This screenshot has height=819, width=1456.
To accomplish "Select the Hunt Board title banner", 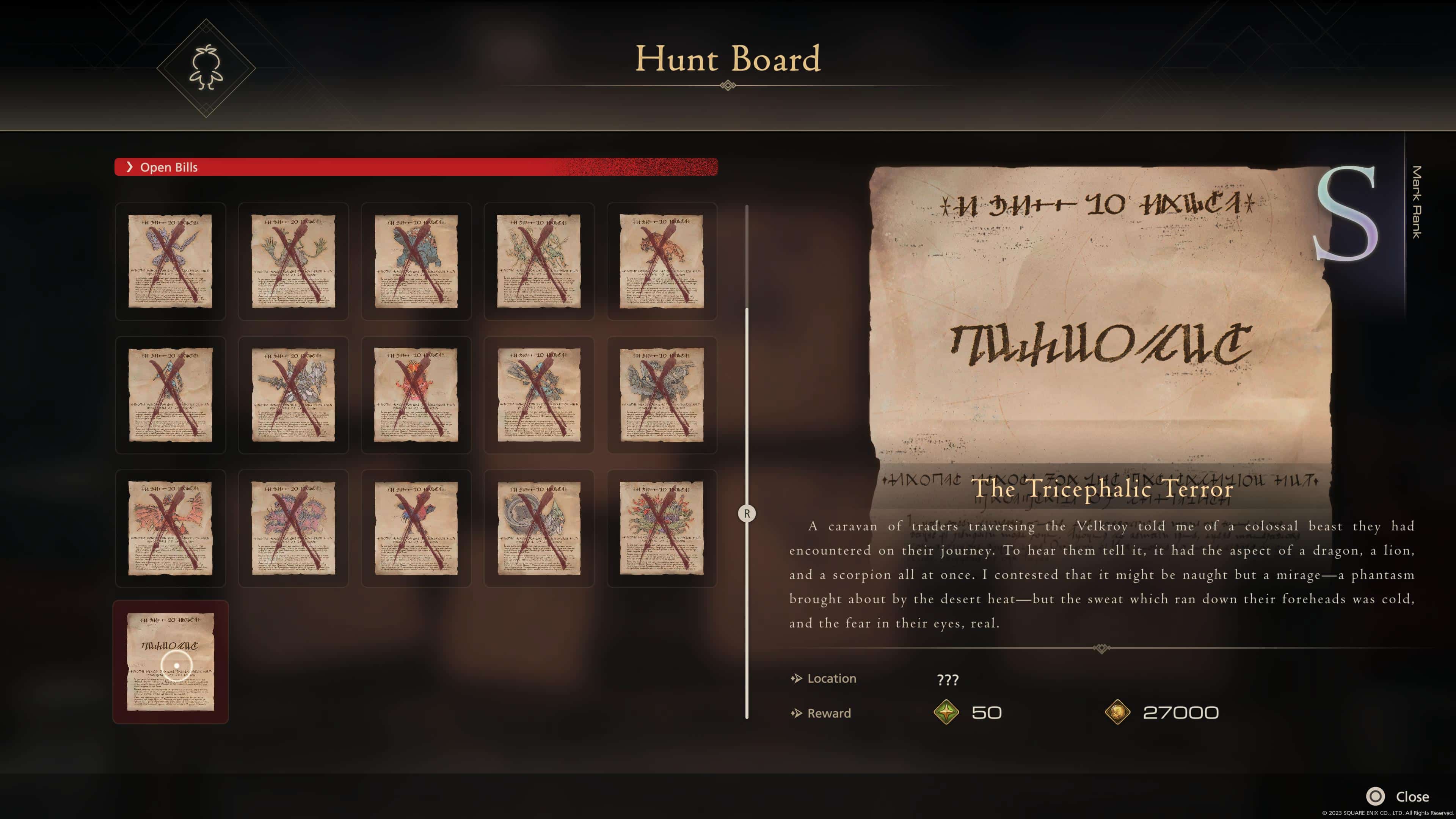I will point(728,59).
